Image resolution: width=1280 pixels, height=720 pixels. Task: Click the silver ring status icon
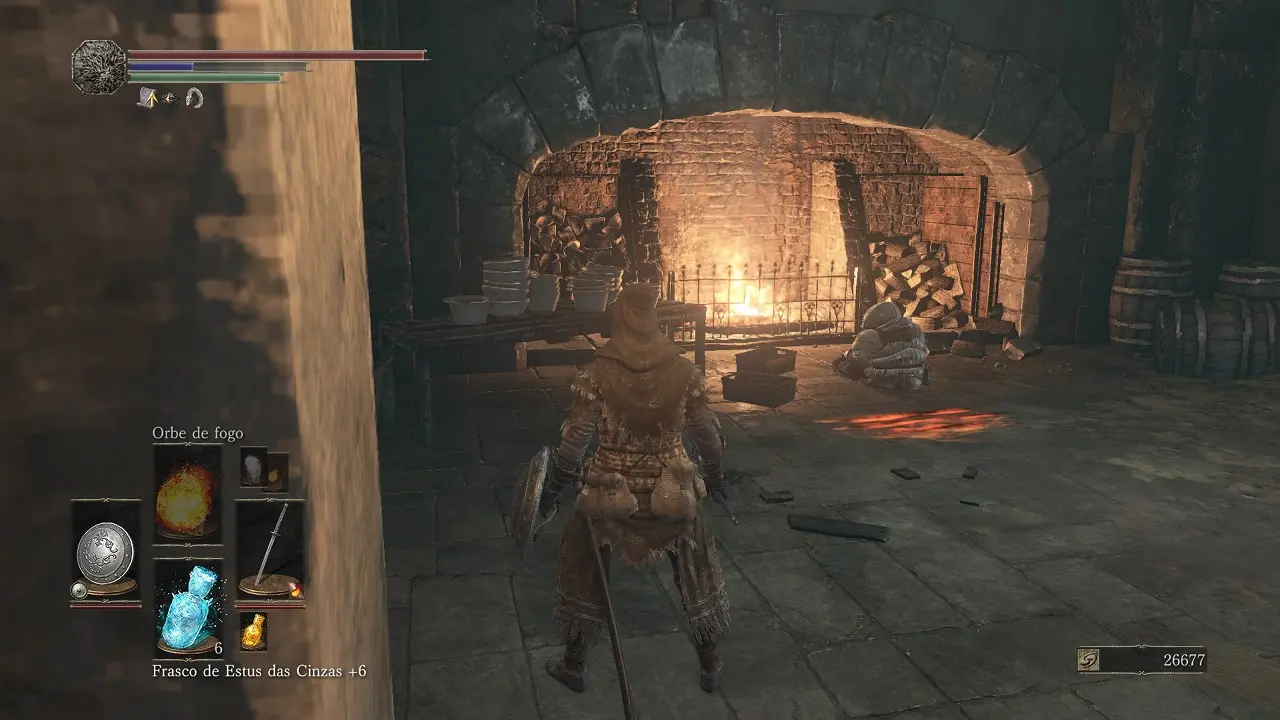pyautogui.click(x=194, y=98)
